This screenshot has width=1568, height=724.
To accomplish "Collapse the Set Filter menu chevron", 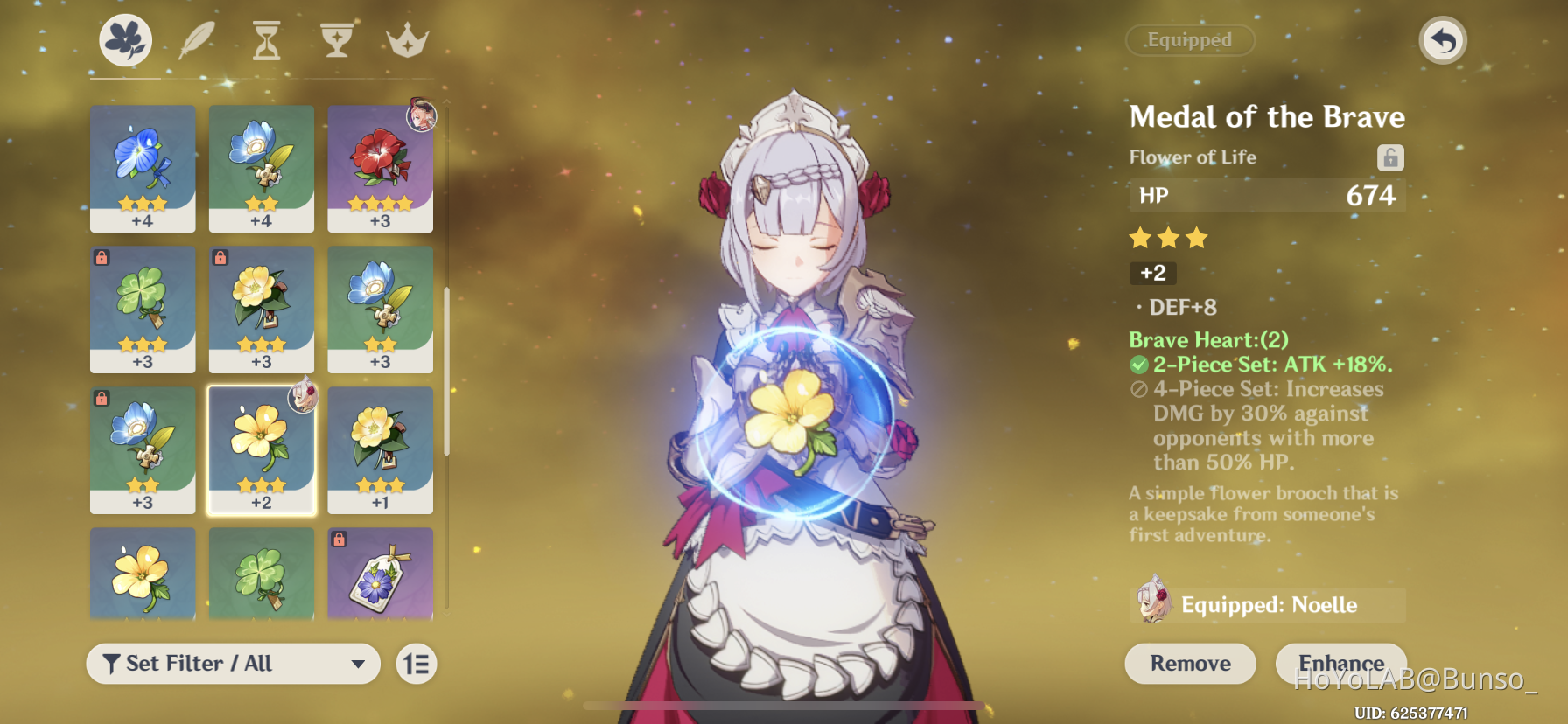I will [x=360, y=665].
